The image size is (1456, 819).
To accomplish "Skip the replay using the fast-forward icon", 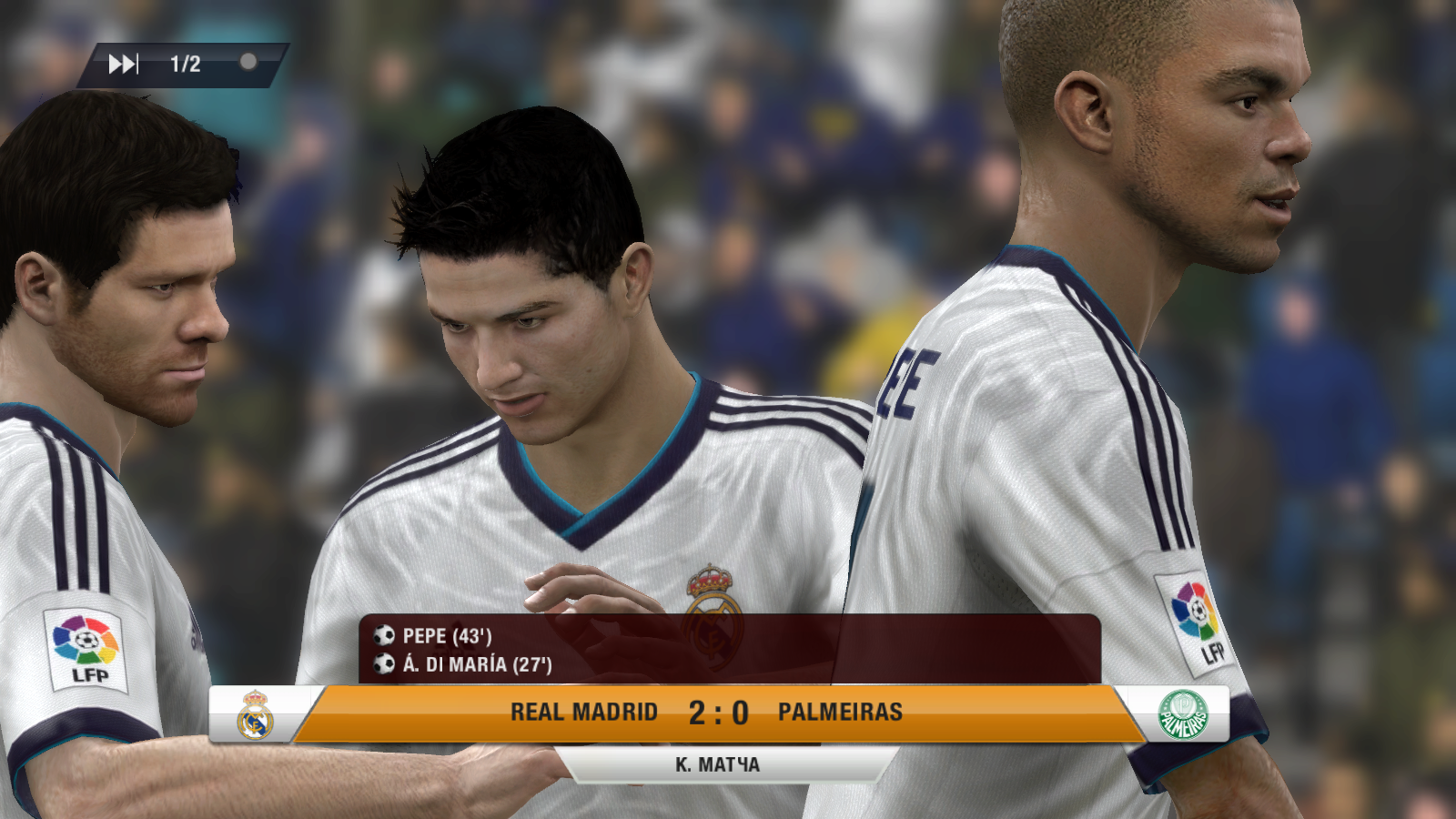I will 123,64.
